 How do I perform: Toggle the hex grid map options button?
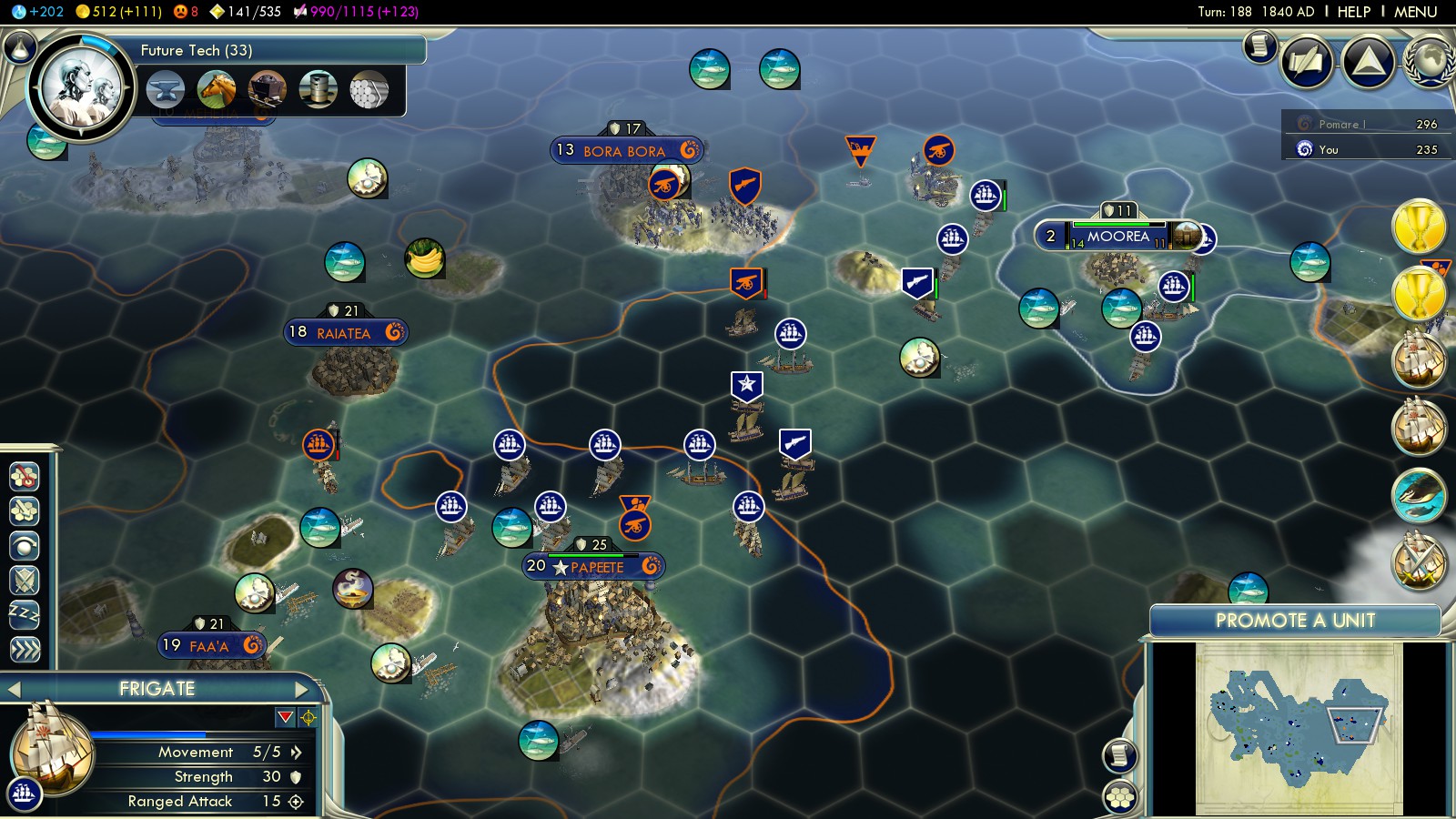[1120, 797]
